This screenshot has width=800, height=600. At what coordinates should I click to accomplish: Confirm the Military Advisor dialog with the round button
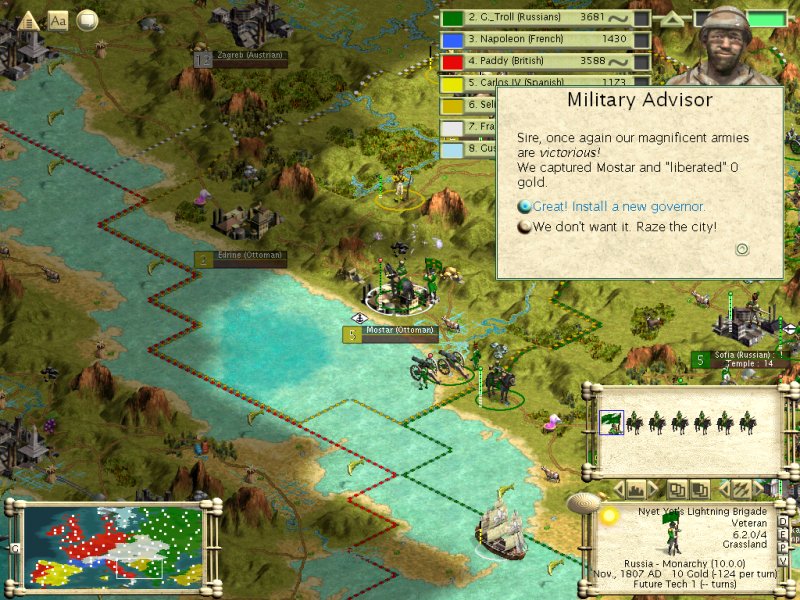(x=742, y=249)
